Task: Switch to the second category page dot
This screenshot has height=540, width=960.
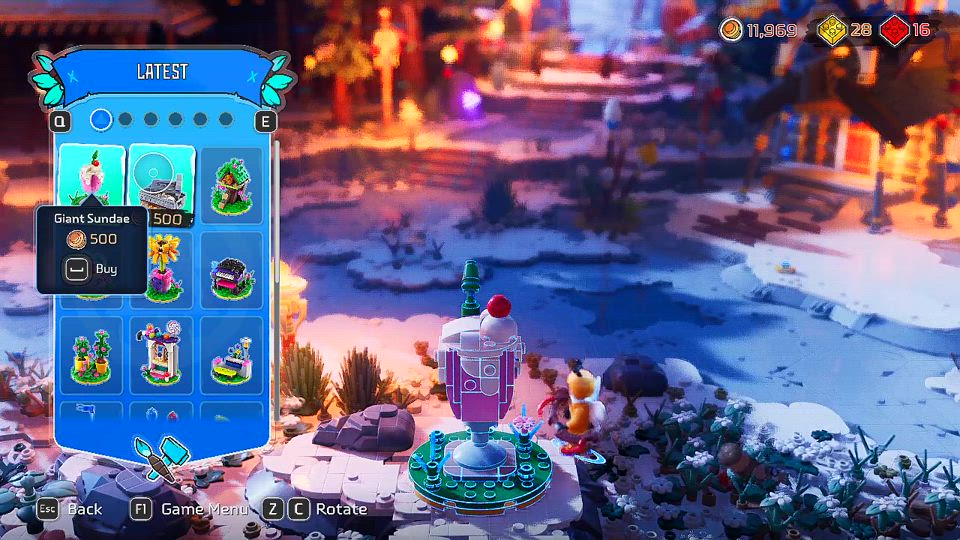Action: [125, 120]
